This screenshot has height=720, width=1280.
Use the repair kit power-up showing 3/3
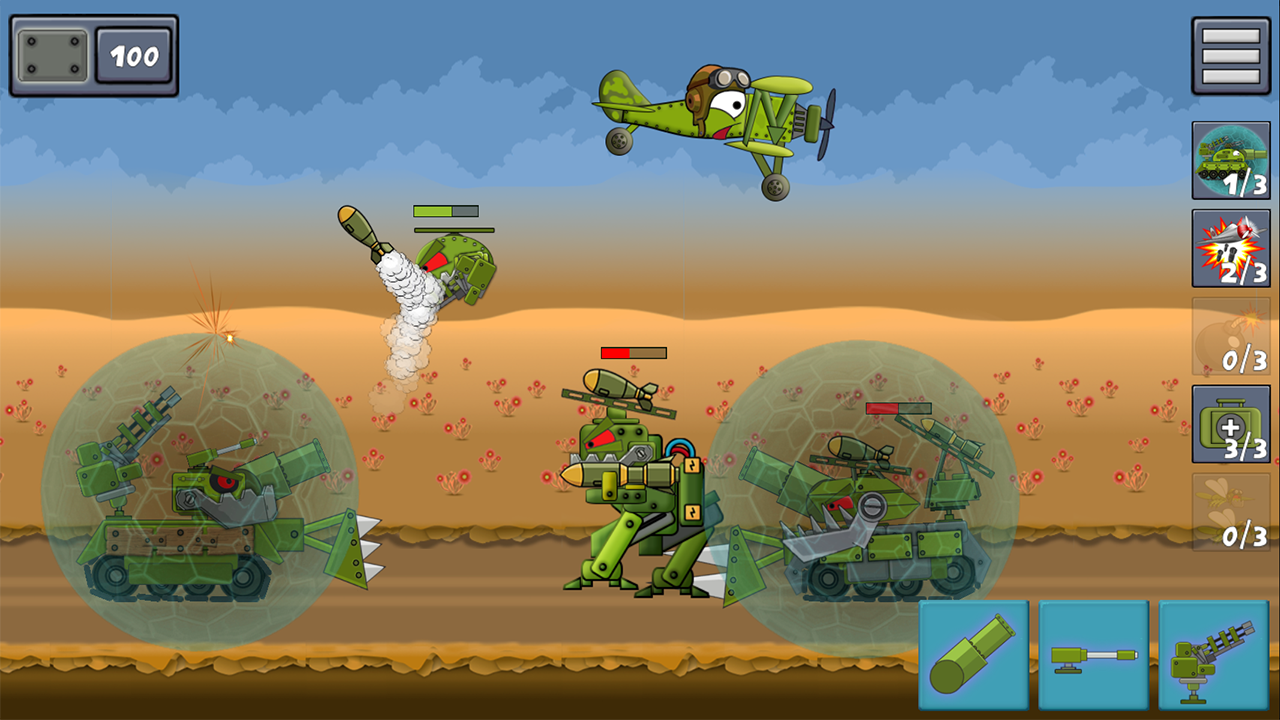tap(1229, 425)
